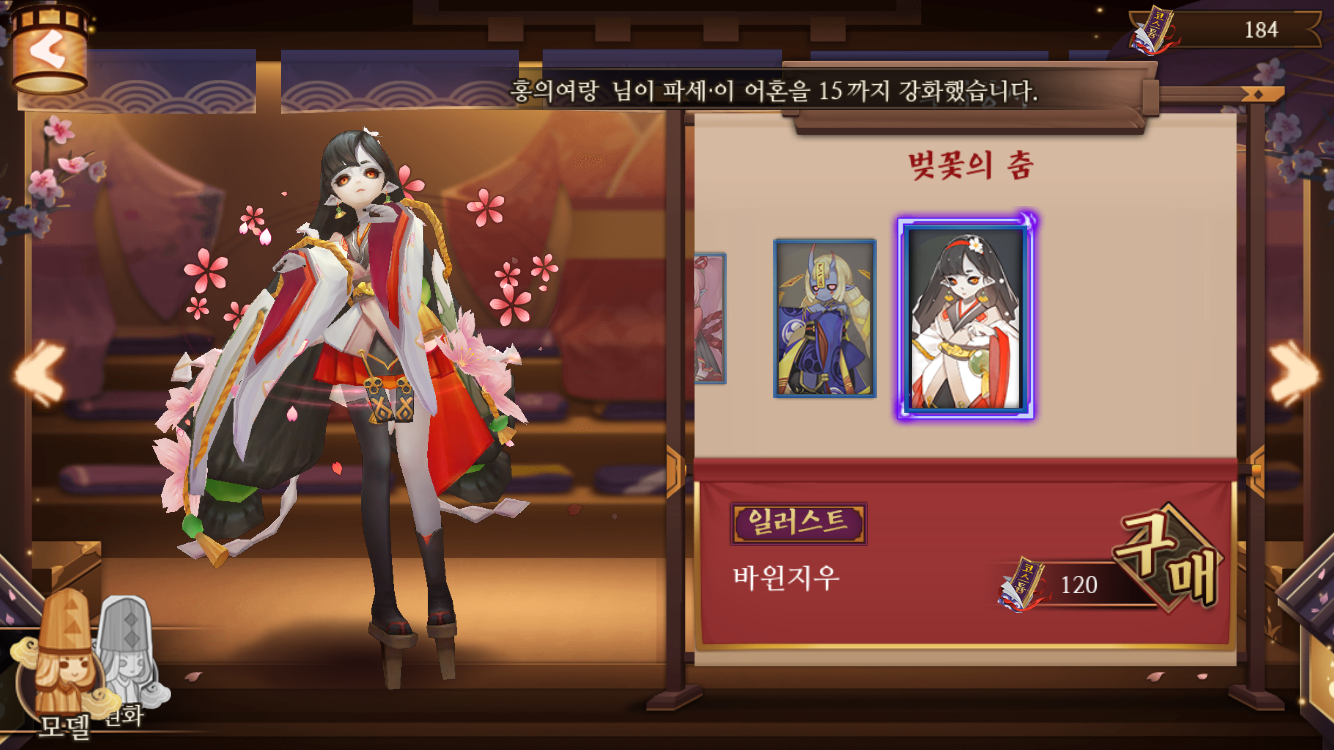
Task: Select the highlighted white kimono skin card
Action: tap(966, 316)
